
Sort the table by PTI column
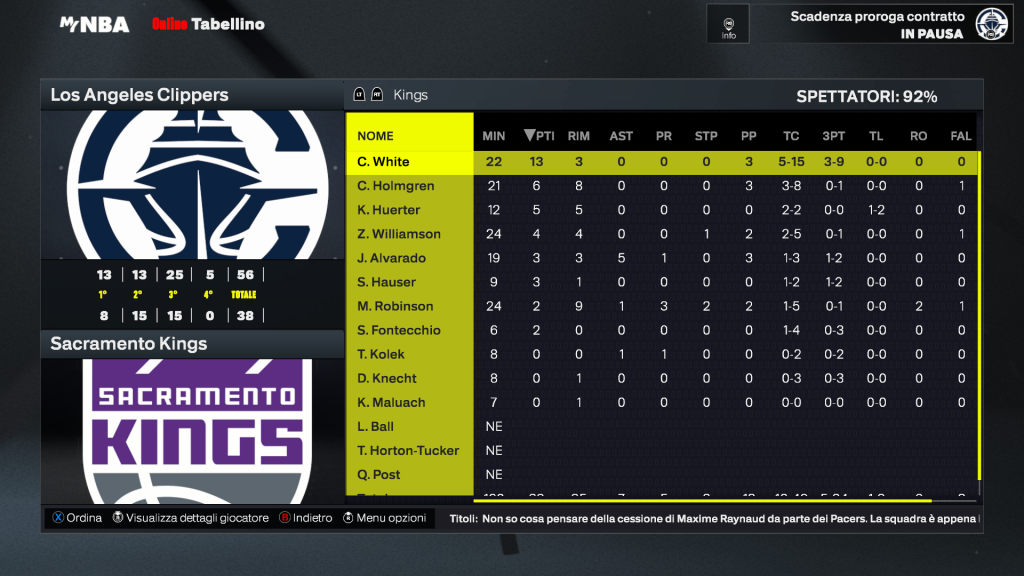pos(540,136)
